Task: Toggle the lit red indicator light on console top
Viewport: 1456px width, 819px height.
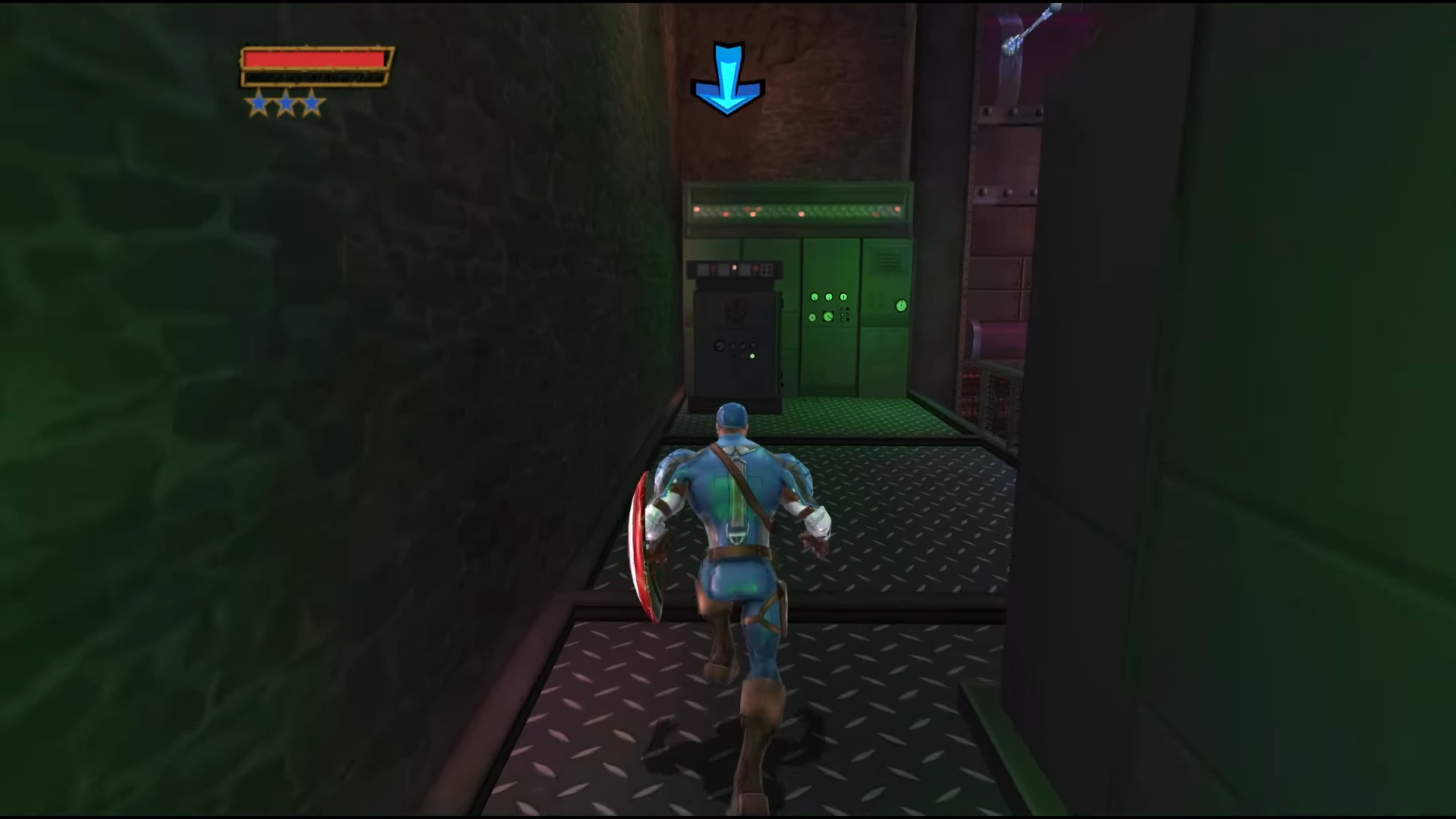Action: pyautogui.click(x=734, y=267)
